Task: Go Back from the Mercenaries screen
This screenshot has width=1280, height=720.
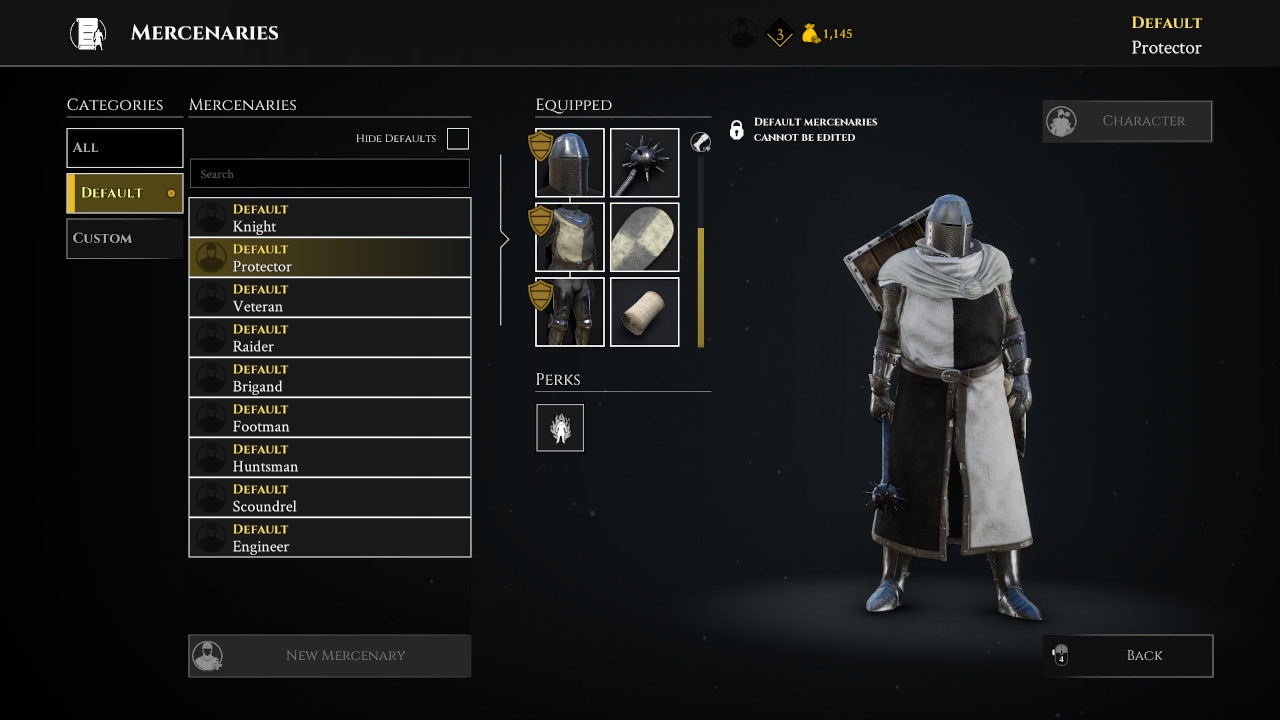Action: [1127, 656]
